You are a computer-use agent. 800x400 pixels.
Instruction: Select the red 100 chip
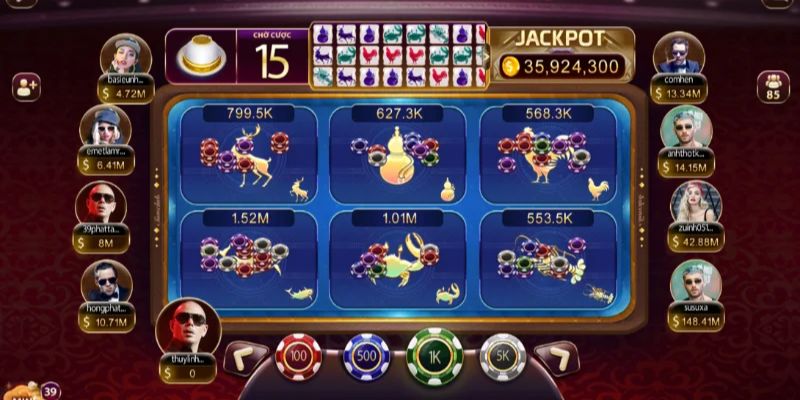coord(297,357)
